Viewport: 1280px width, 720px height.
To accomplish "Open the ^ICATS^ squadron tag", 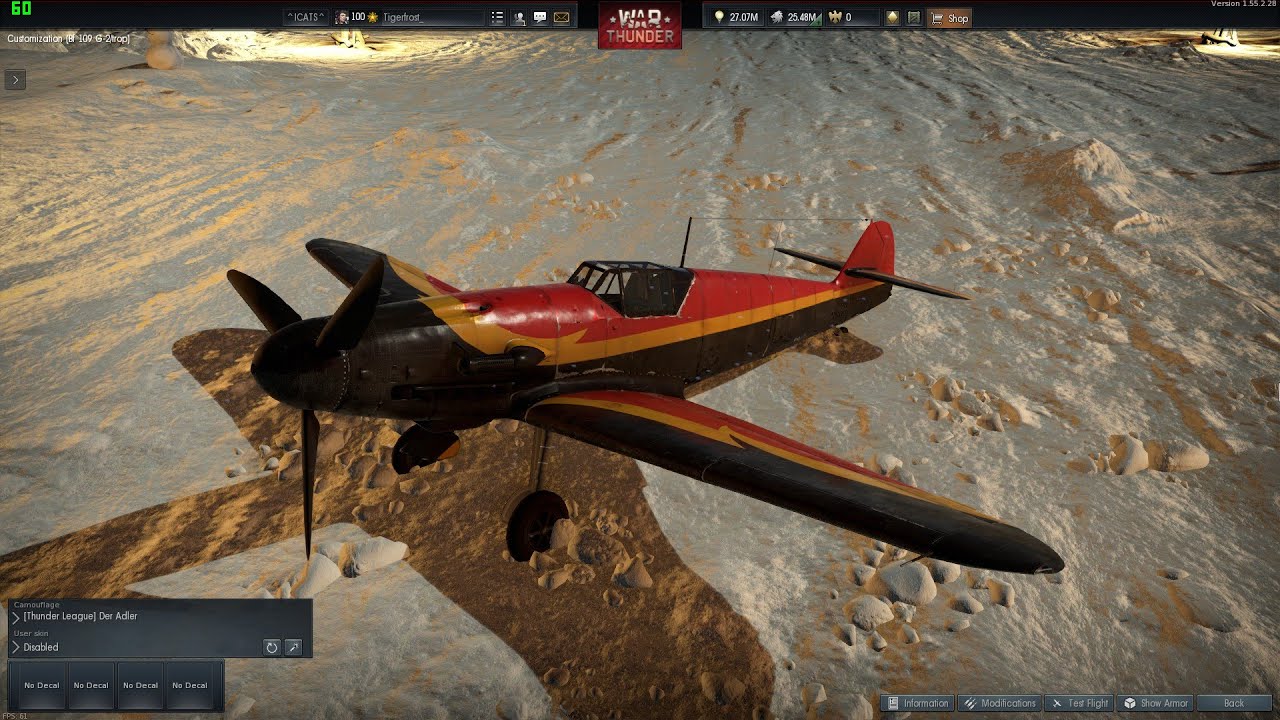I will [304, 18].
